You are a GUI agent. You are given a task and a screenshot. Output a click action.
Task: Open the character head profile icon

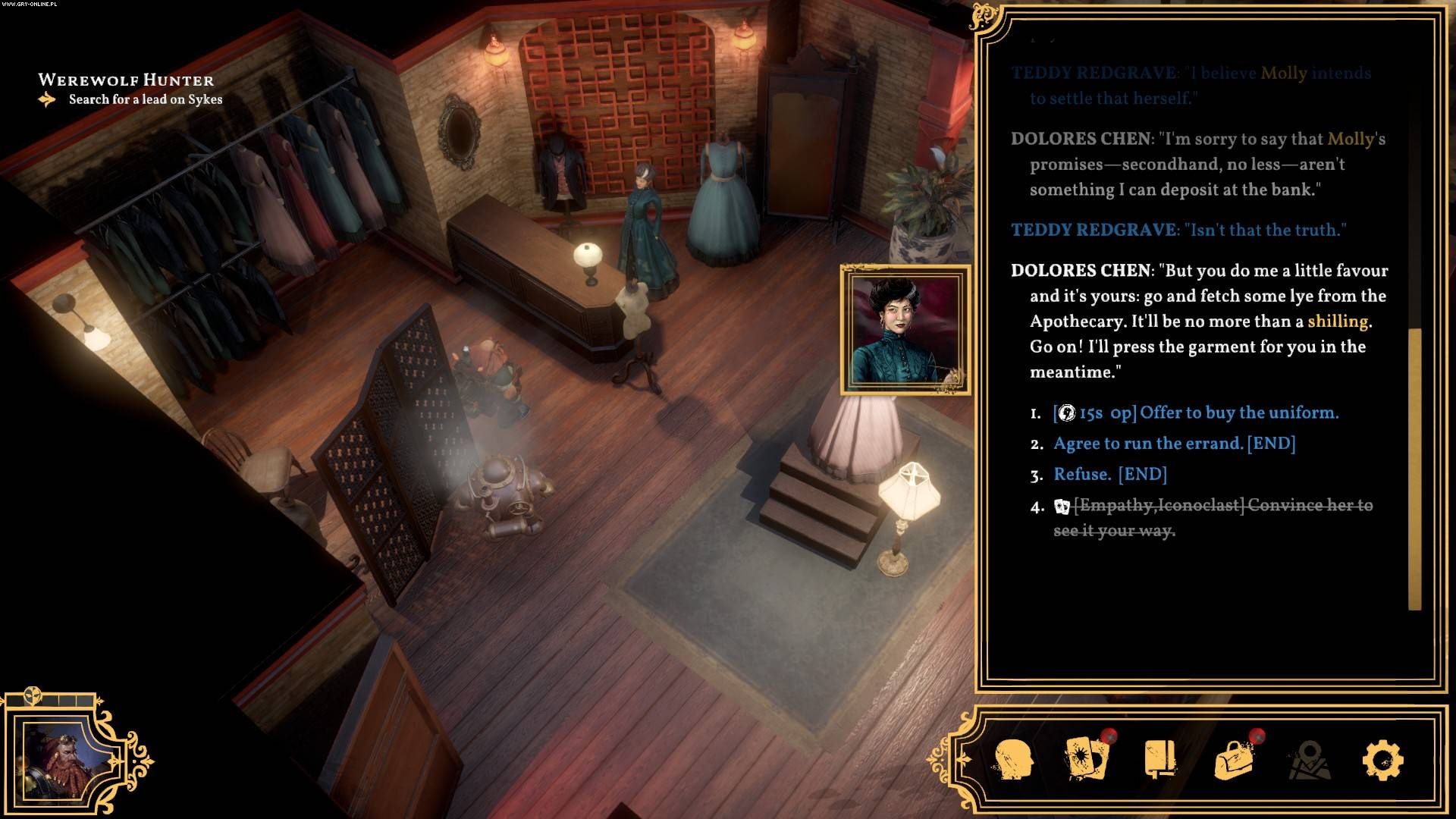[x=1014, y=759]
